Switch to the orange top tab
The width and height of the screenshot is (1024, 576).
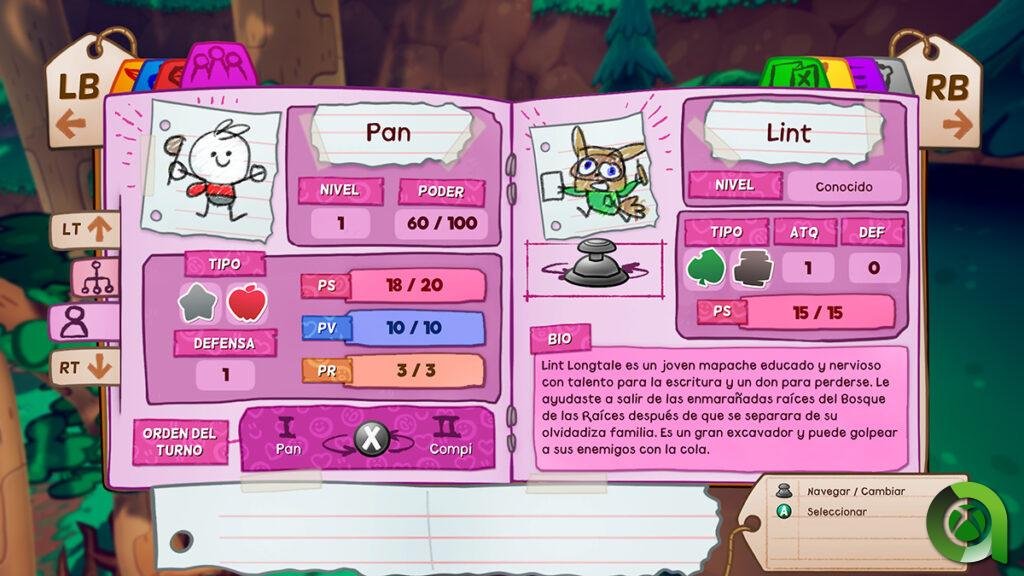tap(129, 77)
